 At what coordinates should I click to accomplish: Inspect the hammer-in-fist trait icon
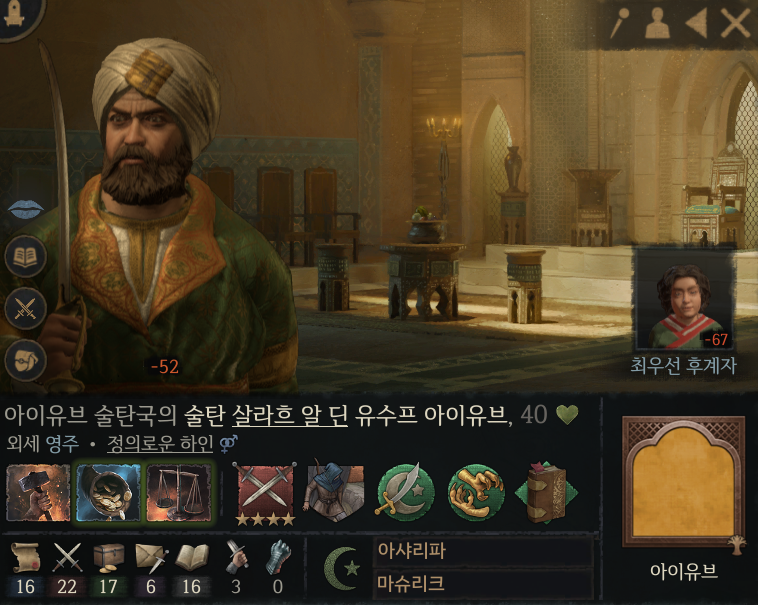point(38,492)
